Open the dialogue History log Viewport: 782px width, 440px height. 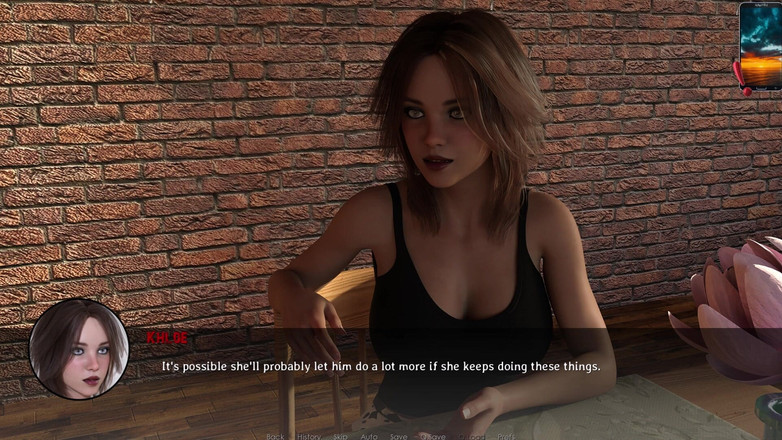pos(309,436)
